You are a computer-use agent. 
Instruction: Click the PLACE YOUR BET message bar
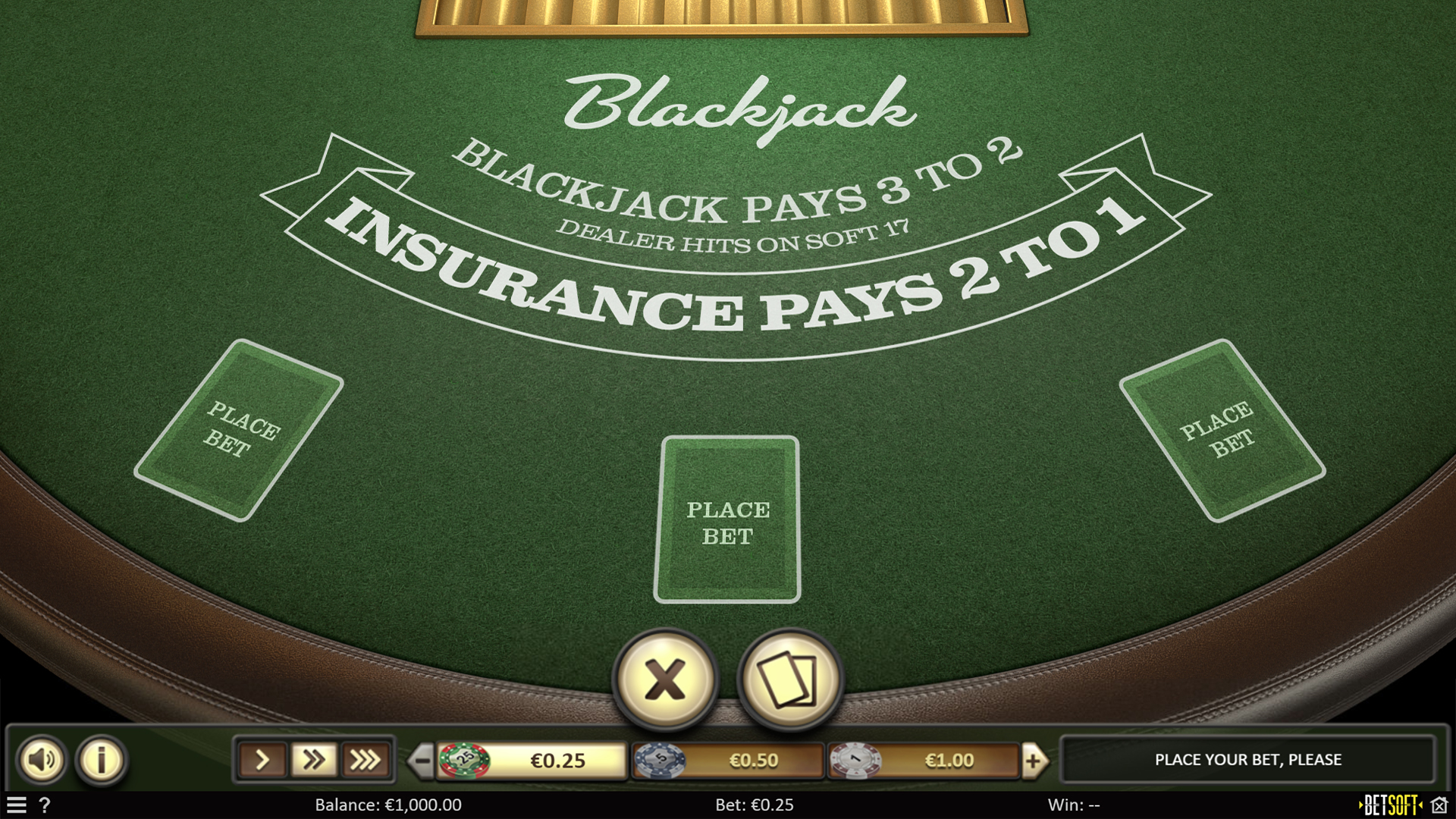click(1248, 759)
